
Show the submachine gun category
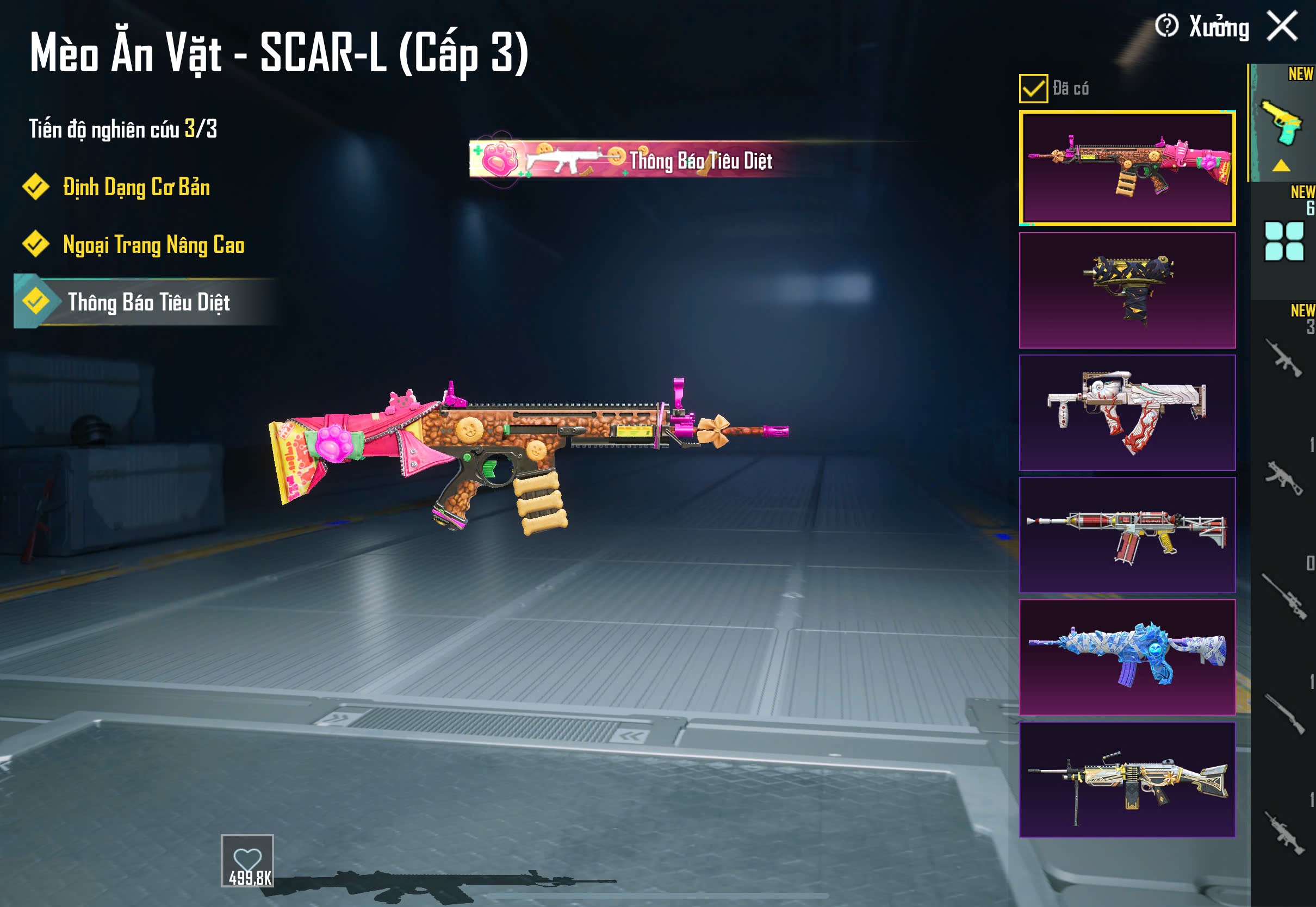click(1283, 477)
